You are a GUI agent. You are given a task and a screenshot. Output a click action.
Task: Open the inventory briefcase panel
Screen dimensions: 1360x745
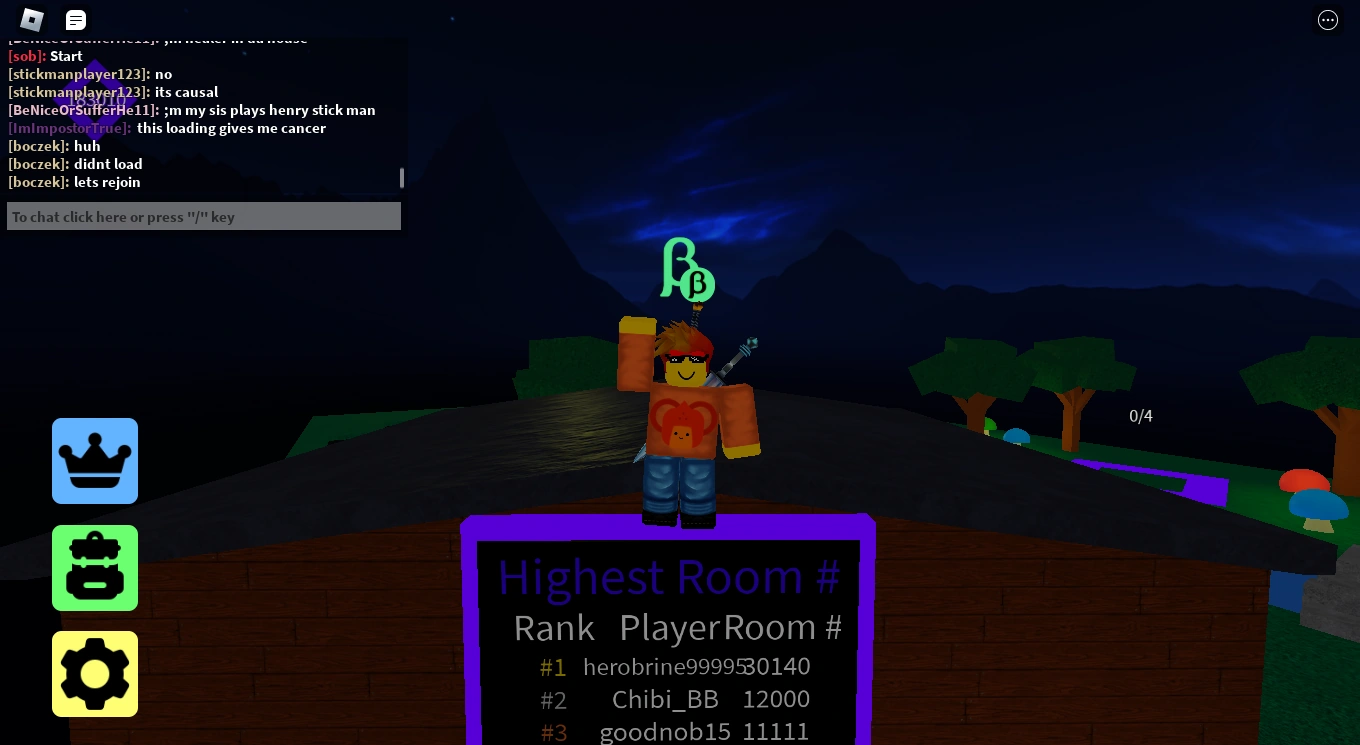coord(94,567)
